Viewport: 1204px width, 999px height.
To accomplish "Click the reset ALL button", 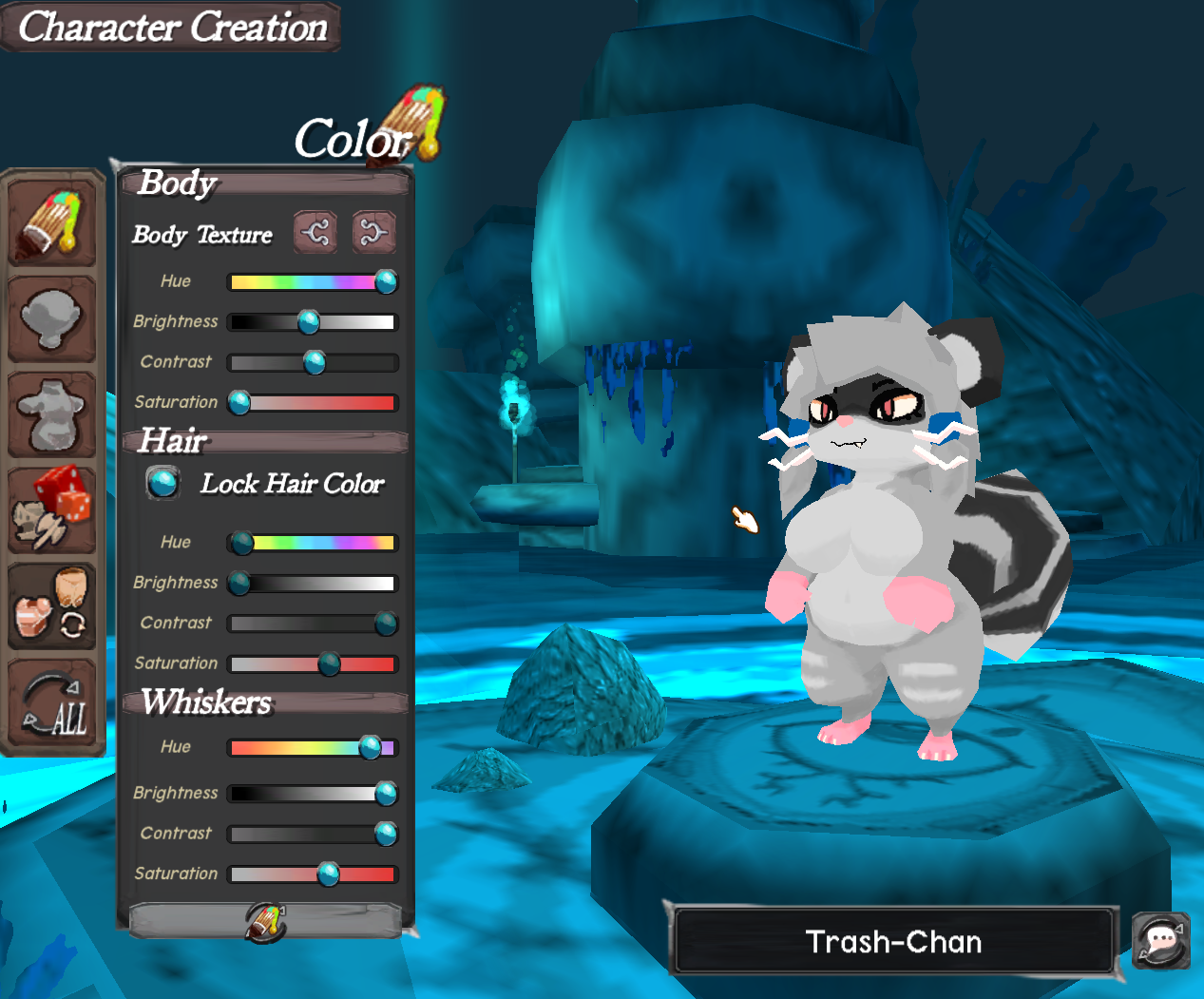I will coord(52,705).
